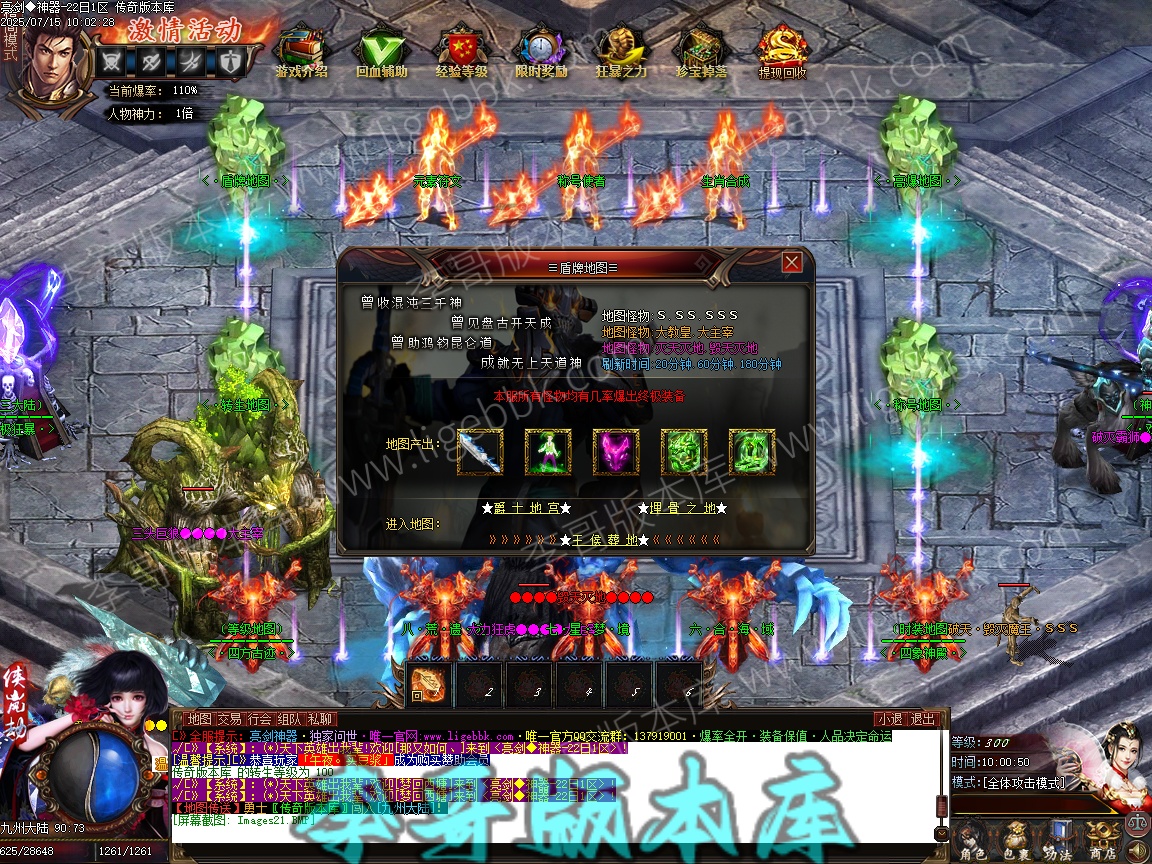
Task: Use the first hotbar slot item
Action: tap(429, 684)
